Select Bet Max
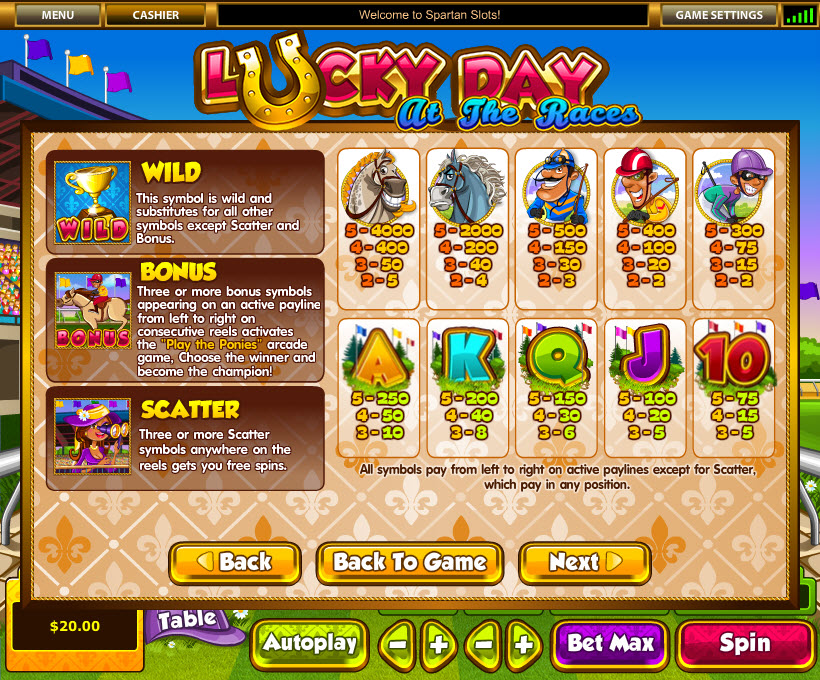 tap(611, 643)
